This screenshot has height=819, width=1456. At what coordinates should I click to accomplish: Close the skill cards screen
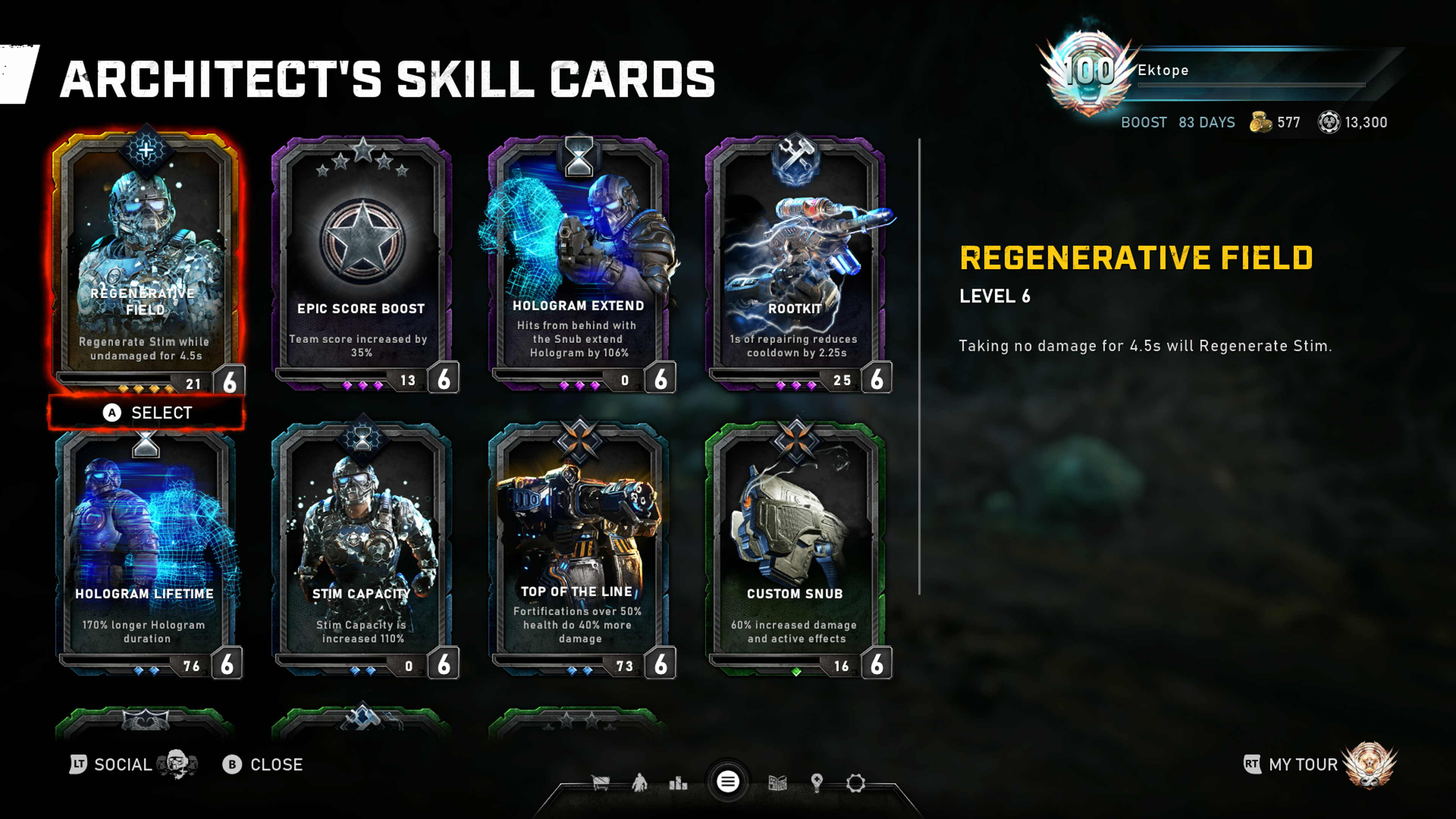(x=264, y=765)
